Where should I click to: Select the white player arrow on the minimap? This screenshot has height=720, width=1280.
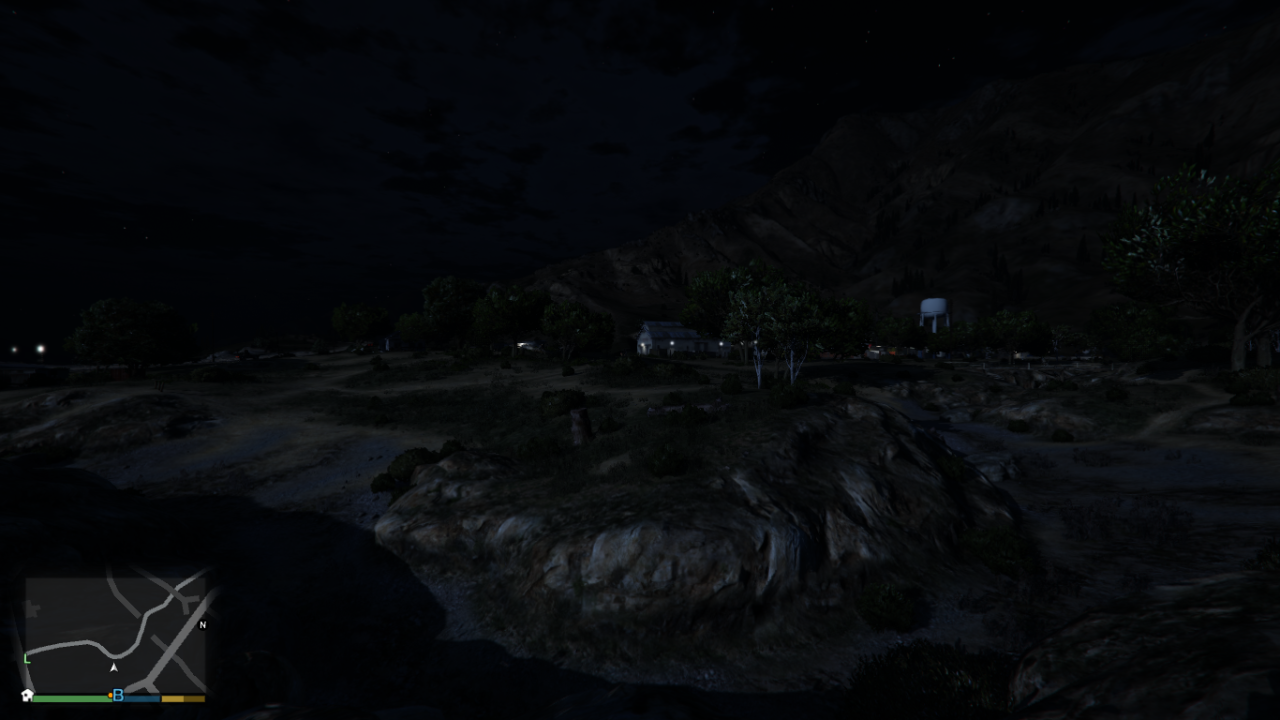(114, 667)
